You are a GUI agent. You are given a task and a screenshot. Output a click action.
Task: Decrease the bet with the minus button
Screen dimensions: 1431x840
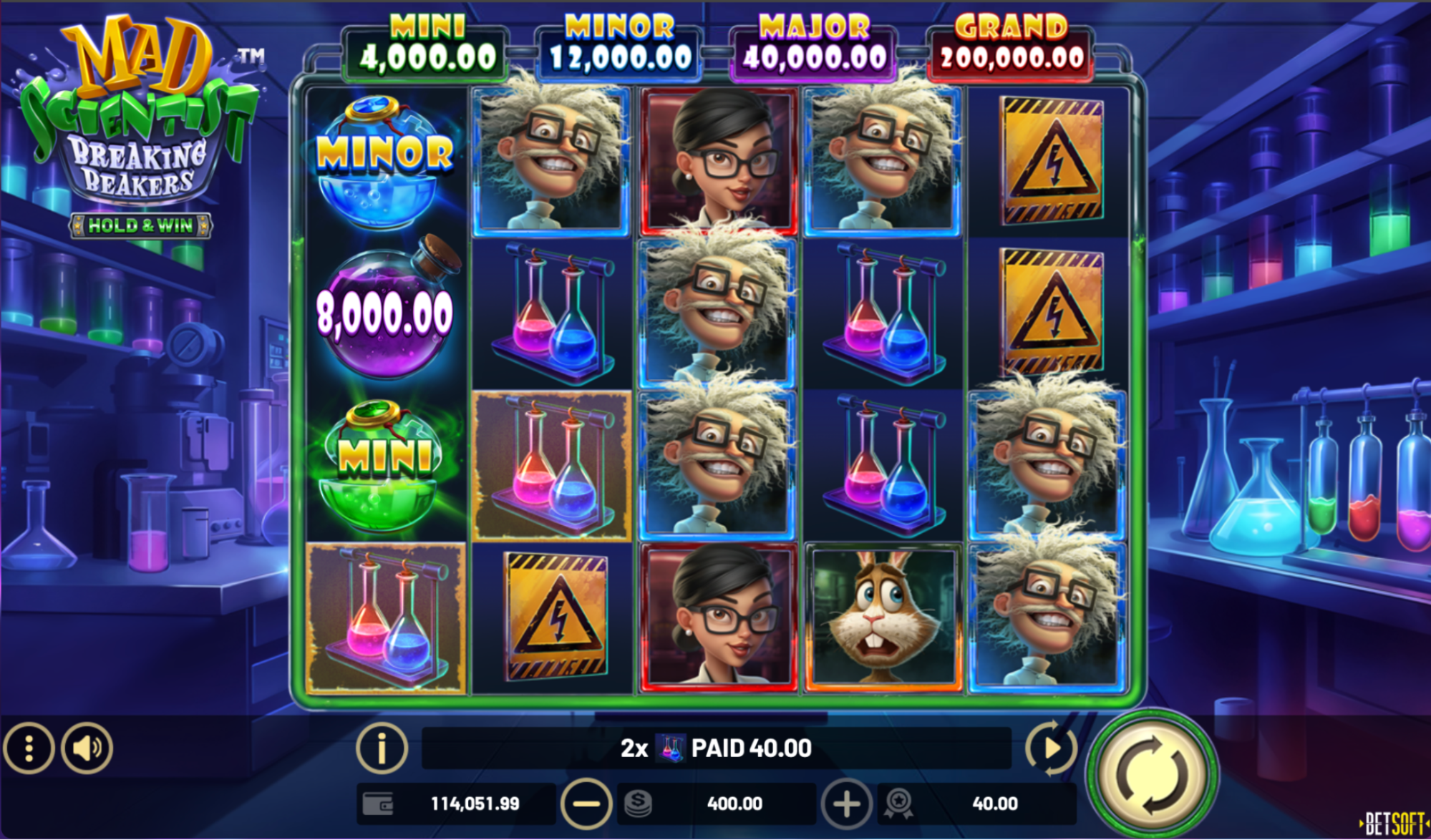tap(586, 804)
